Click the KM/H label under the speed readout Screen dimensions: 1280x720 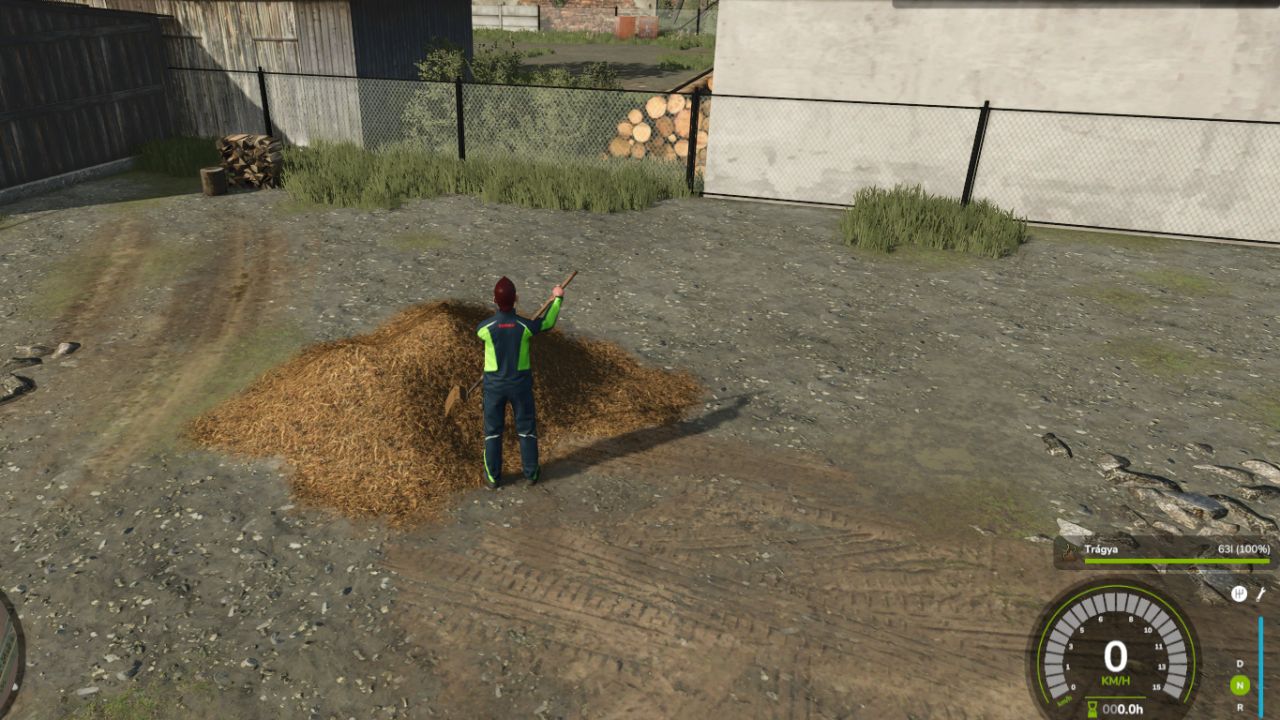click(1117, 680)
